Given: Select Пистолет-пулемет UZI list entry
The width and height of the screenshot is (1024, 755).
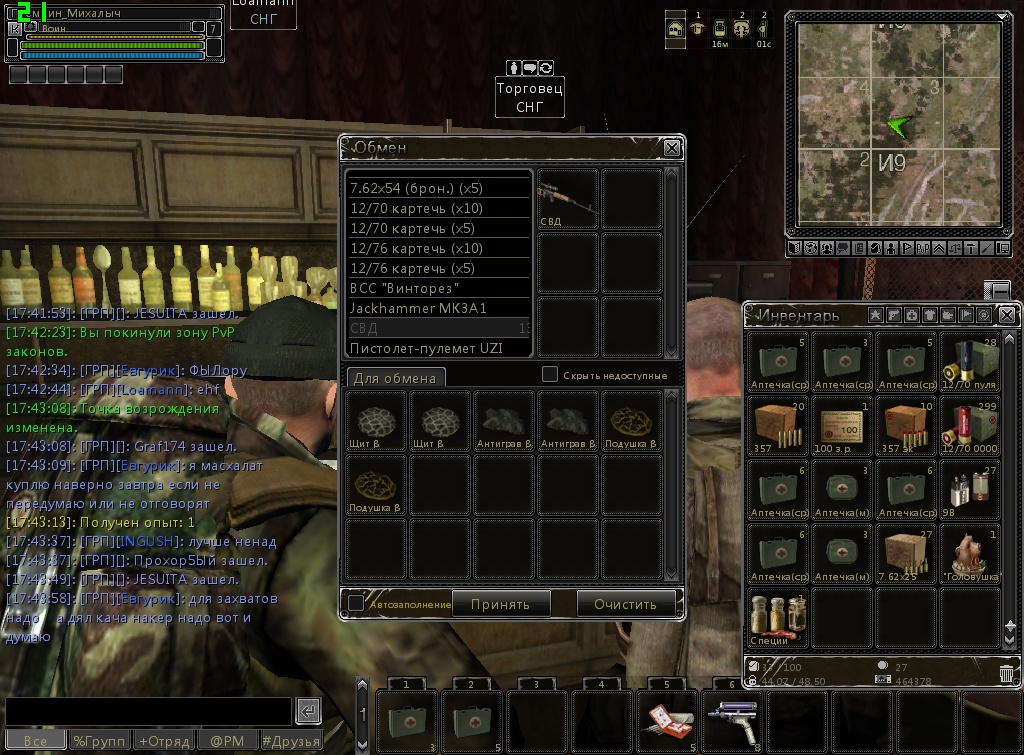Looking at the screenshot, I should coord(438,348).
